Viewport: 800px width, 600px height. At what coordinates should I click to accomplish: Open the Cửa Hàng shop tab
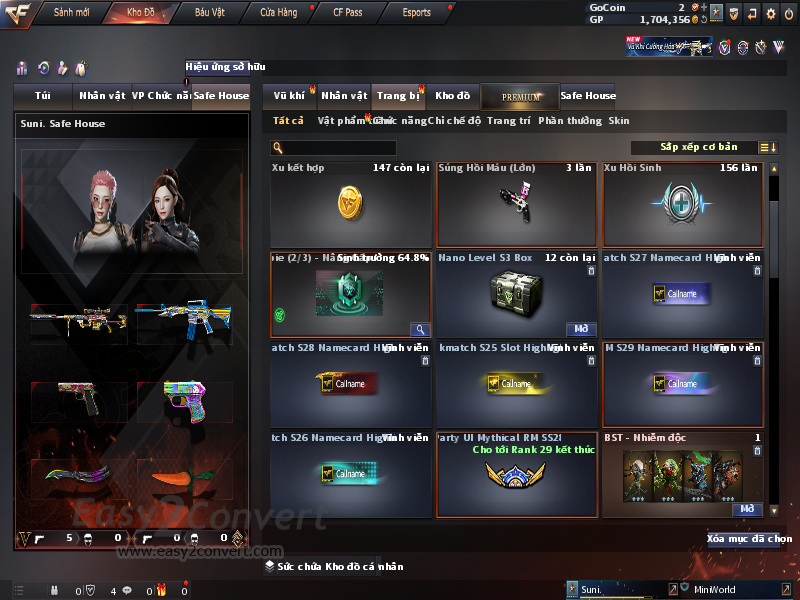coord(278,13)
